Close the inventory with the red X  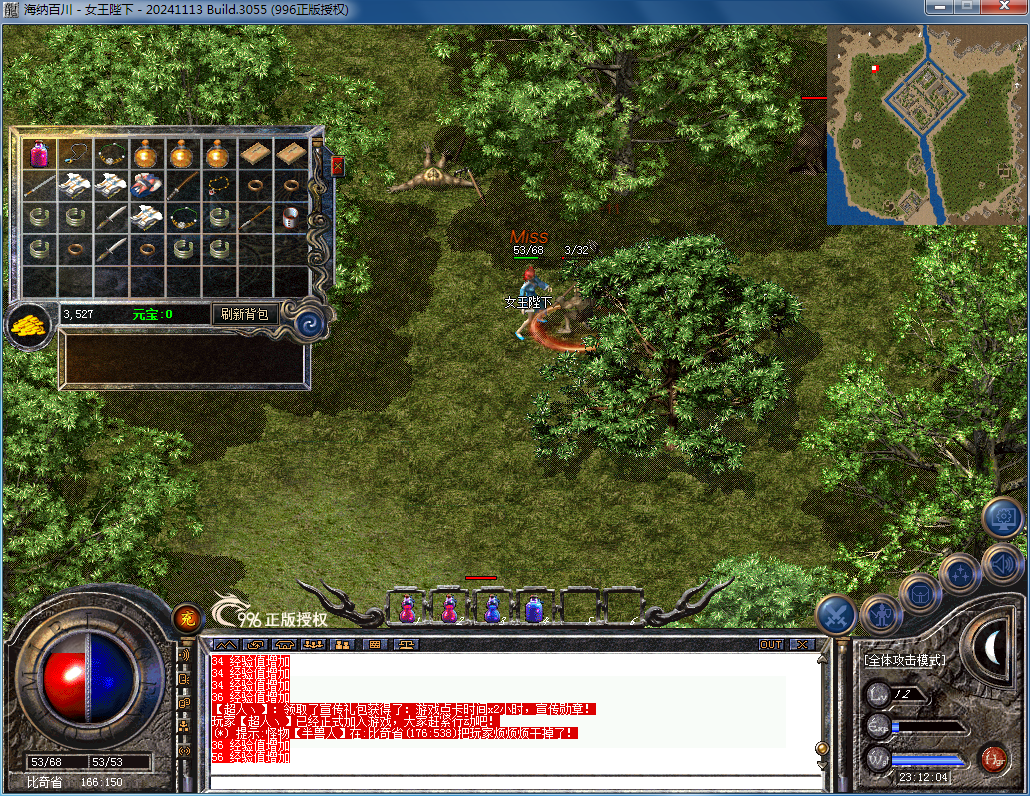tap(337, 166)
